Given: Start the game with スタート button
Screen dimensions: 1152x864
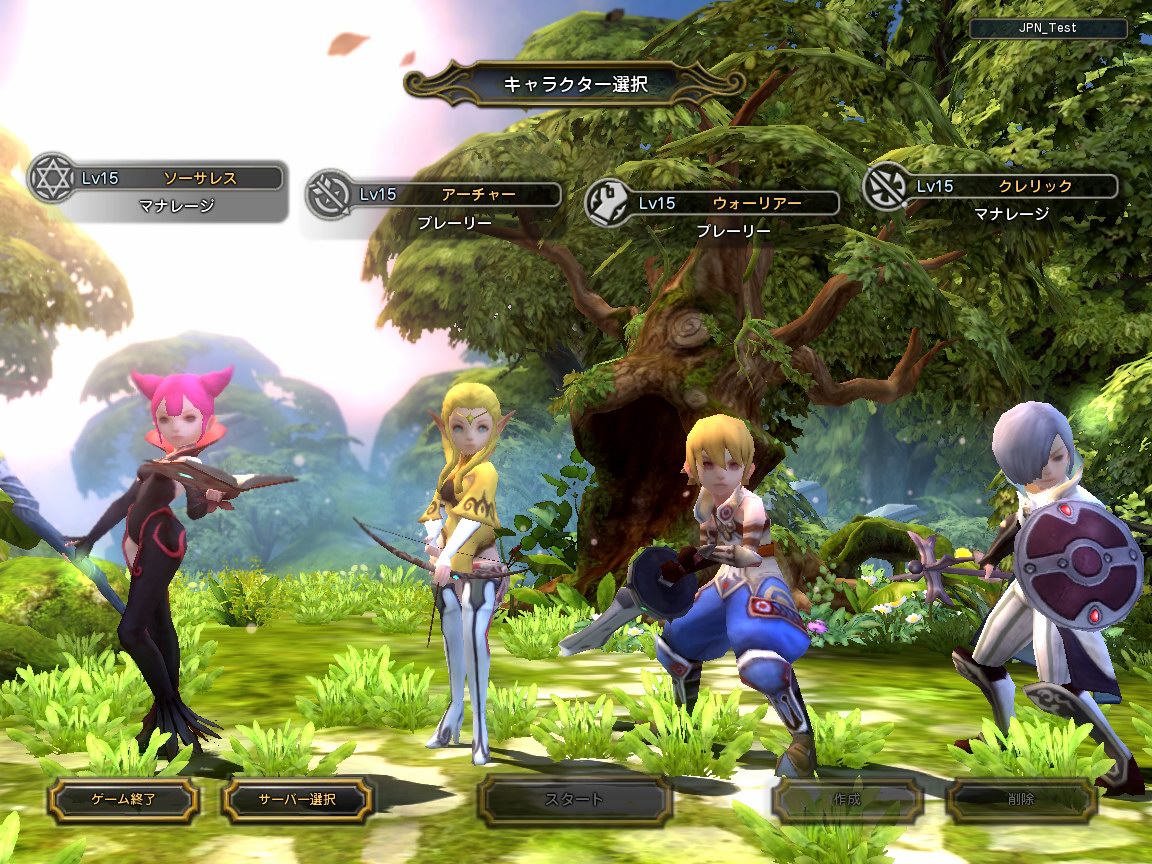Looking at the screenshot, I should 574,800.
